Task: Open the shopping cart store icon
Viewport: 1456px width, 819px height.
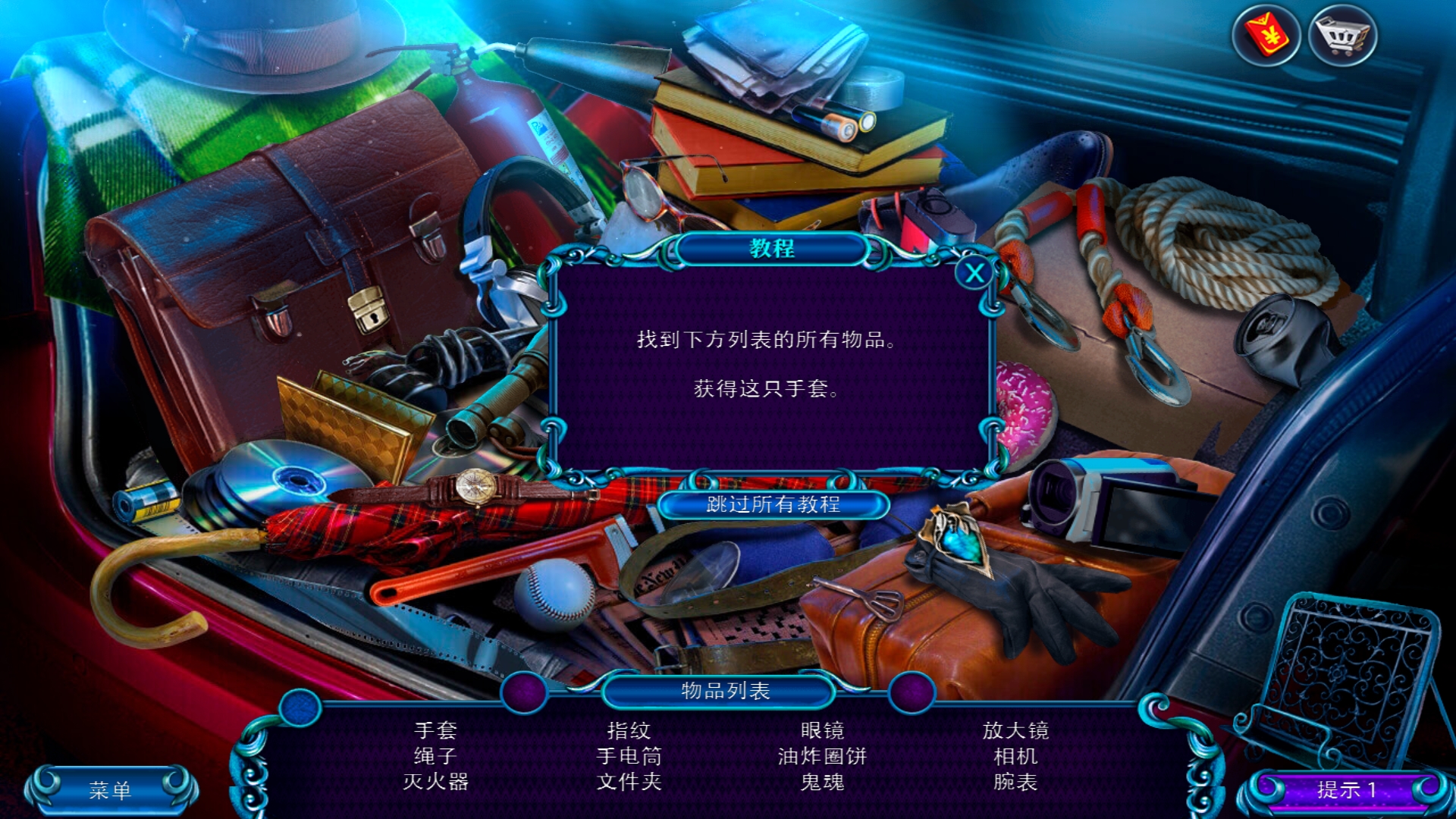Action: point(1342,35)
